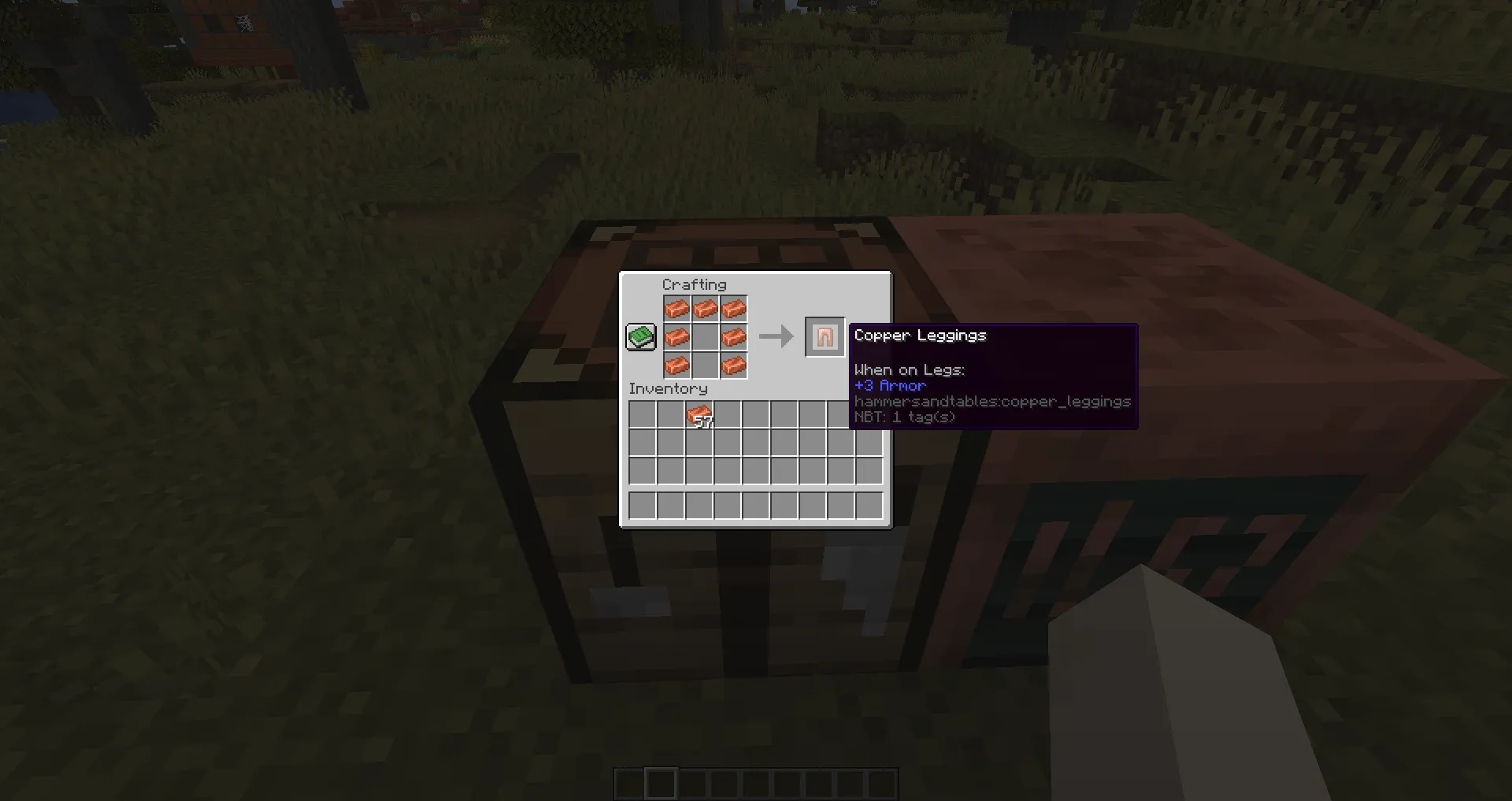
Task: Click the copper ingot in the top-right crafting slot
Action: 734,309
